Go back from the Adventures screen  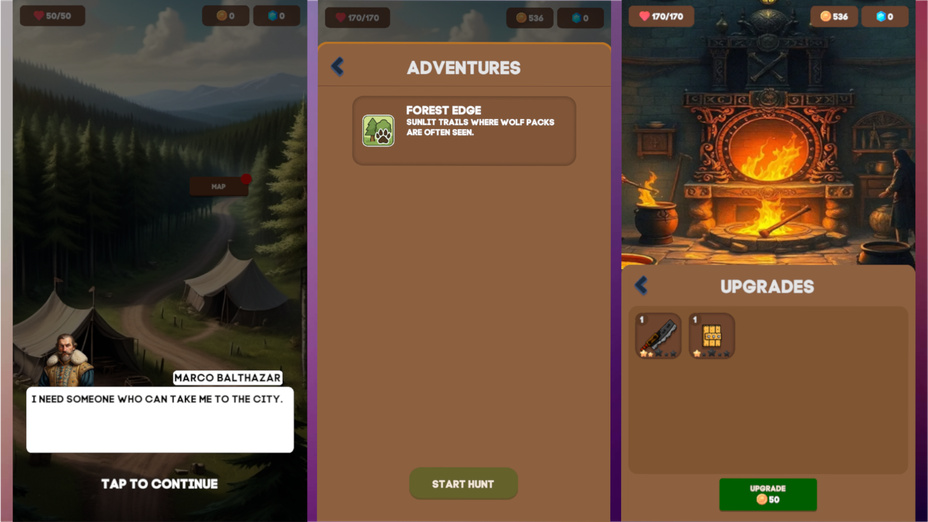pyautogui.click(x=338, y=67)
